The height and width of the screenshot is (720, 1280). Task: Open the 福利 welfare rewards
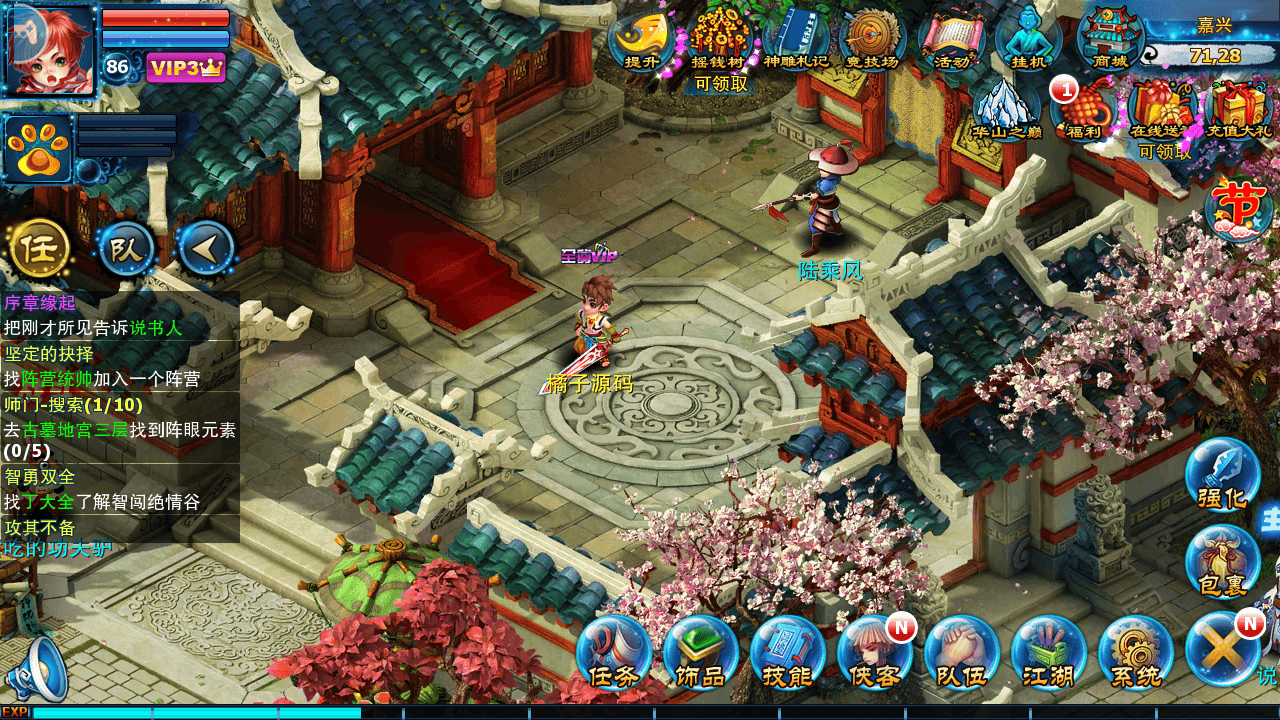[x=1084, y=108]
